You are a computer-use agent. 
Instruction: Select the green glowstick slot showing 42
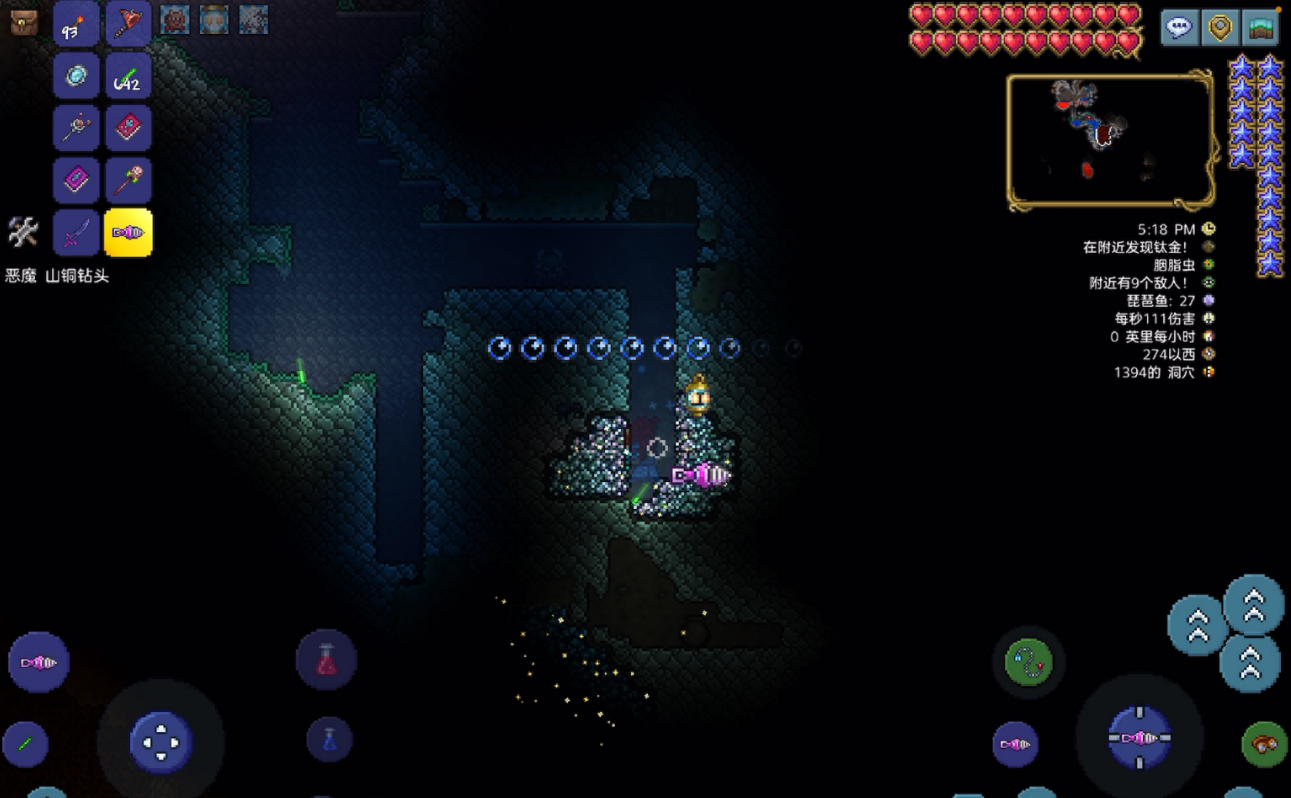click(129, 76)
